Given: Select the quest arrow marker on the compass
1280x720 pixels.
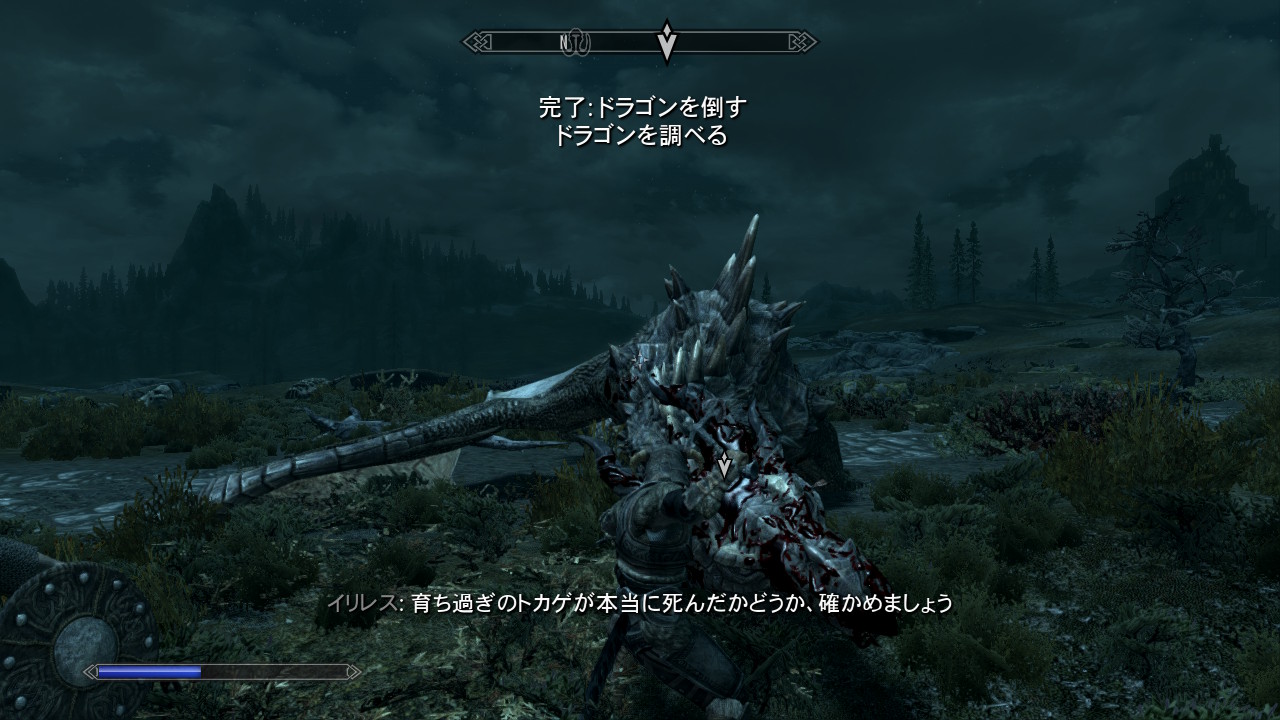Looking at the screenshot, I should click(667, 41).
